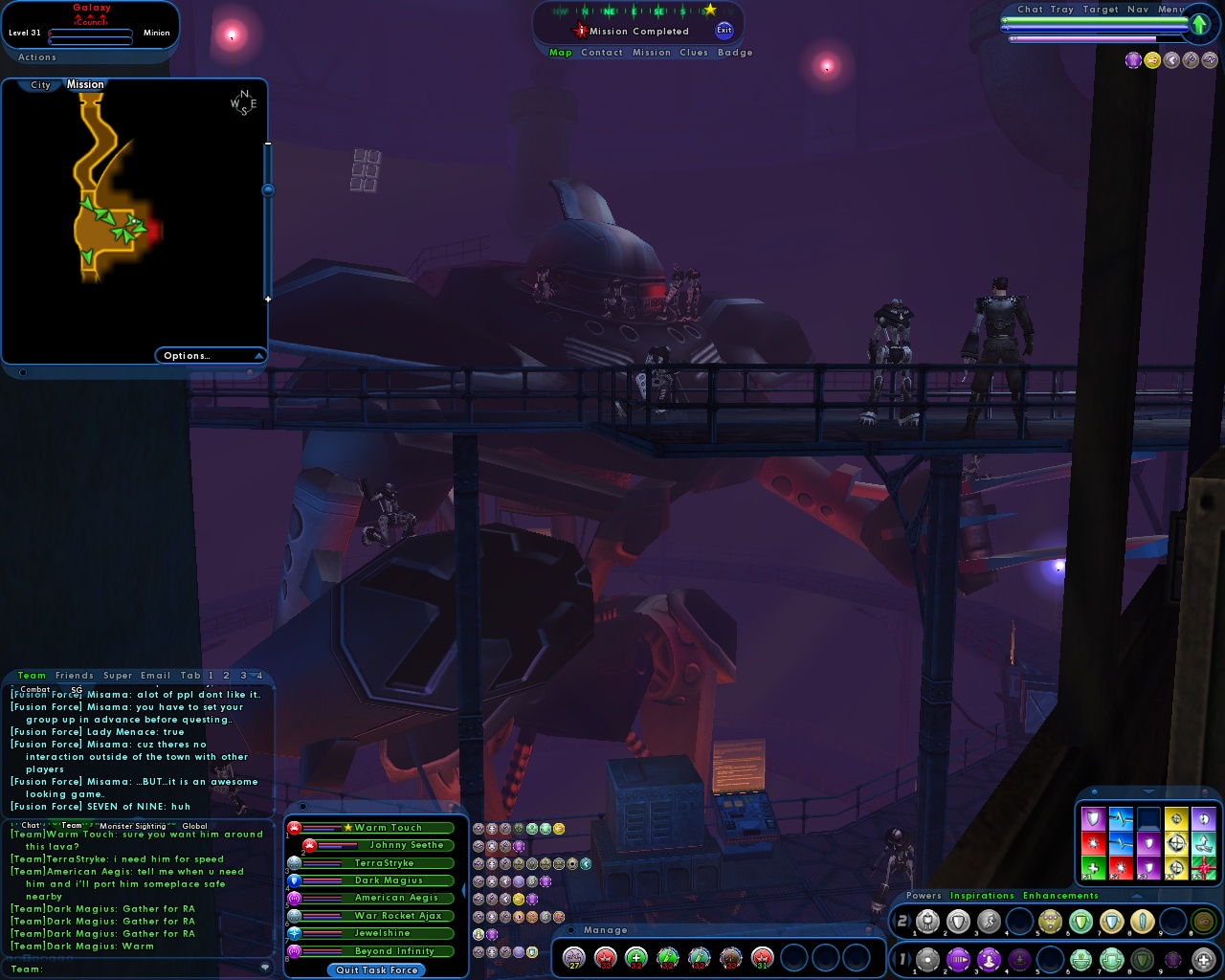Screen dimensions: 1225x980
Task: Open the map Options dropdown
Action: tap(211, 356)
